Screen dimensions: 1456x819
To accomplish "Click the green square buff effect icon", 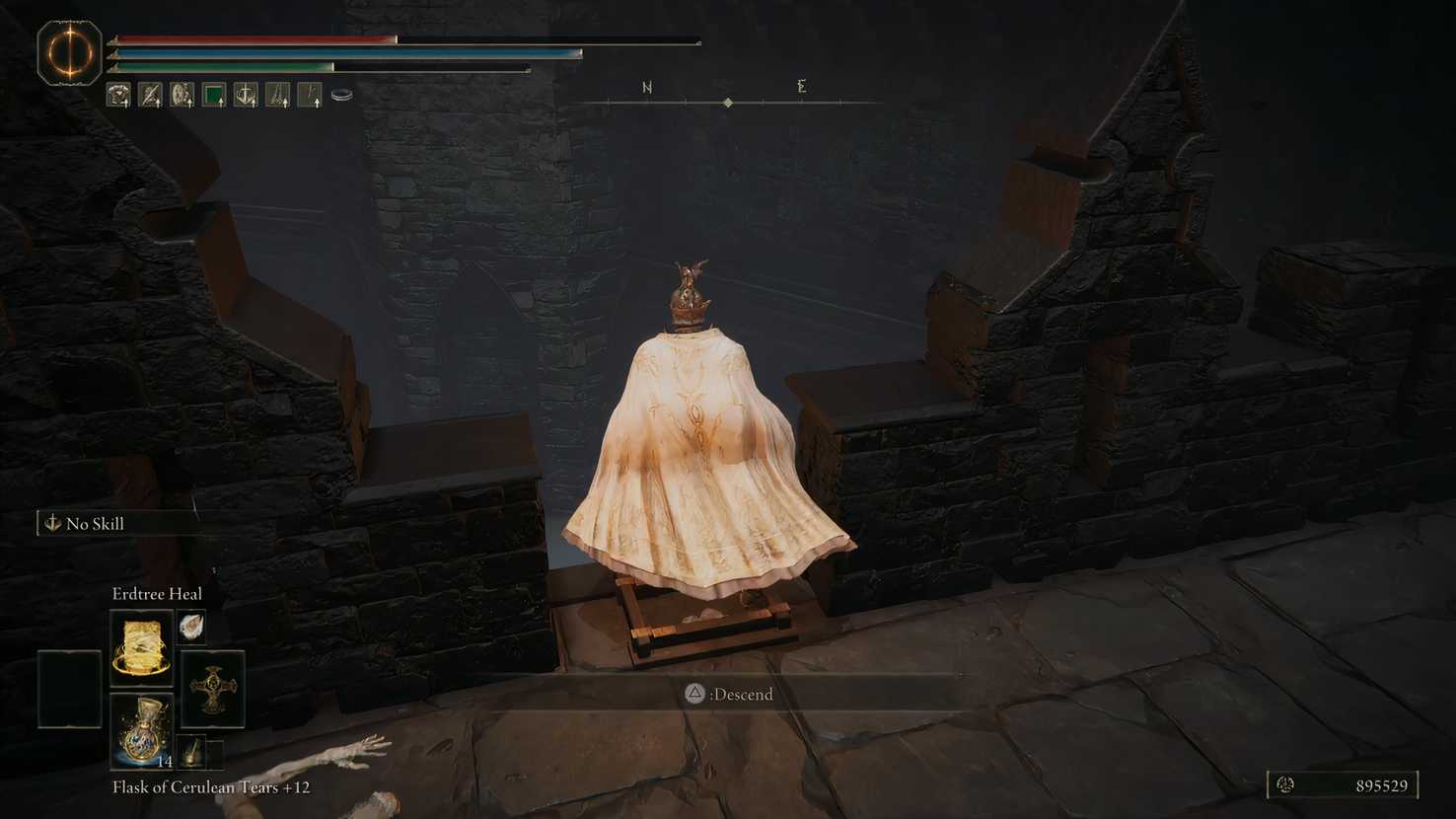I will click(213, 93).
